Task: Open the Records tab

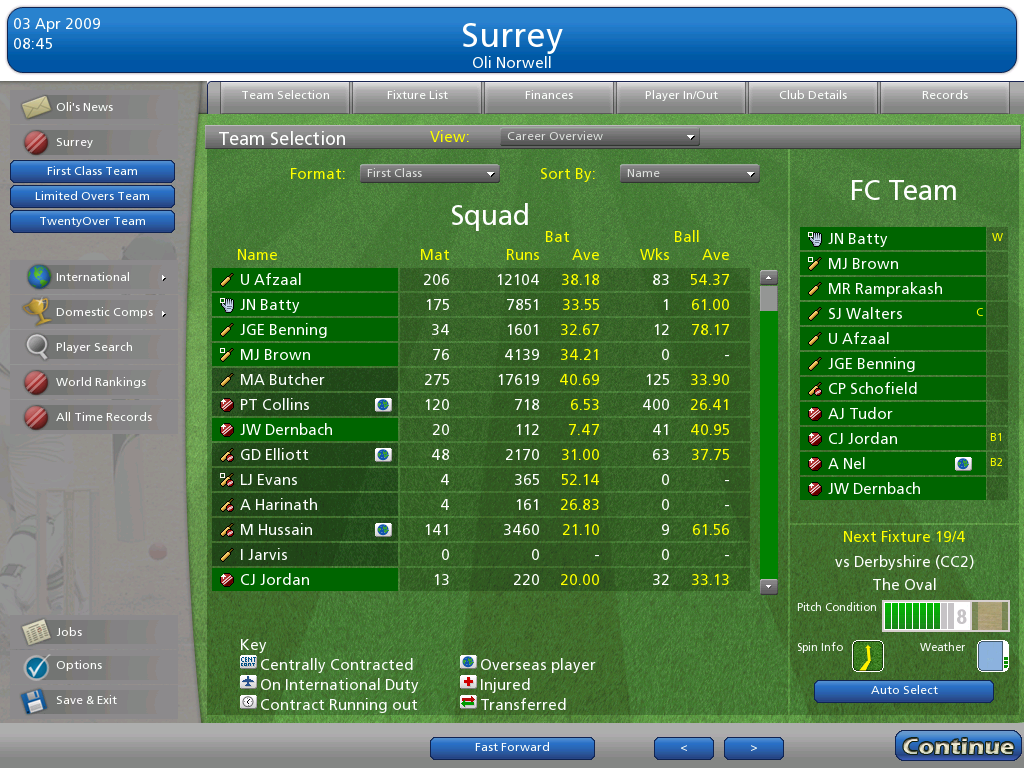Action: coord(944,96)
